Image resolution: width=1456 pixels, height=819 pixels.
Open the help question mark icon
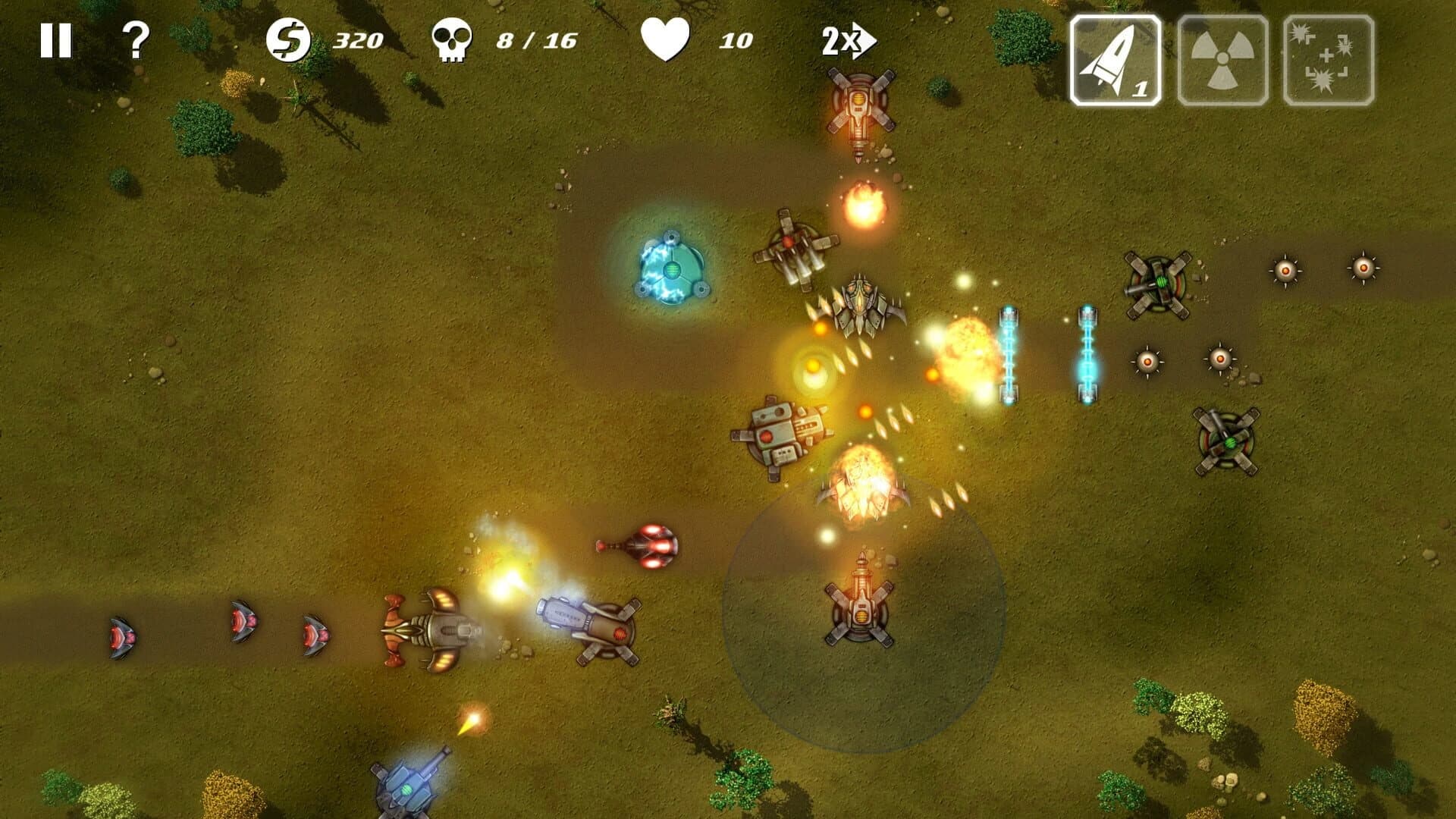tap(136, 39)
